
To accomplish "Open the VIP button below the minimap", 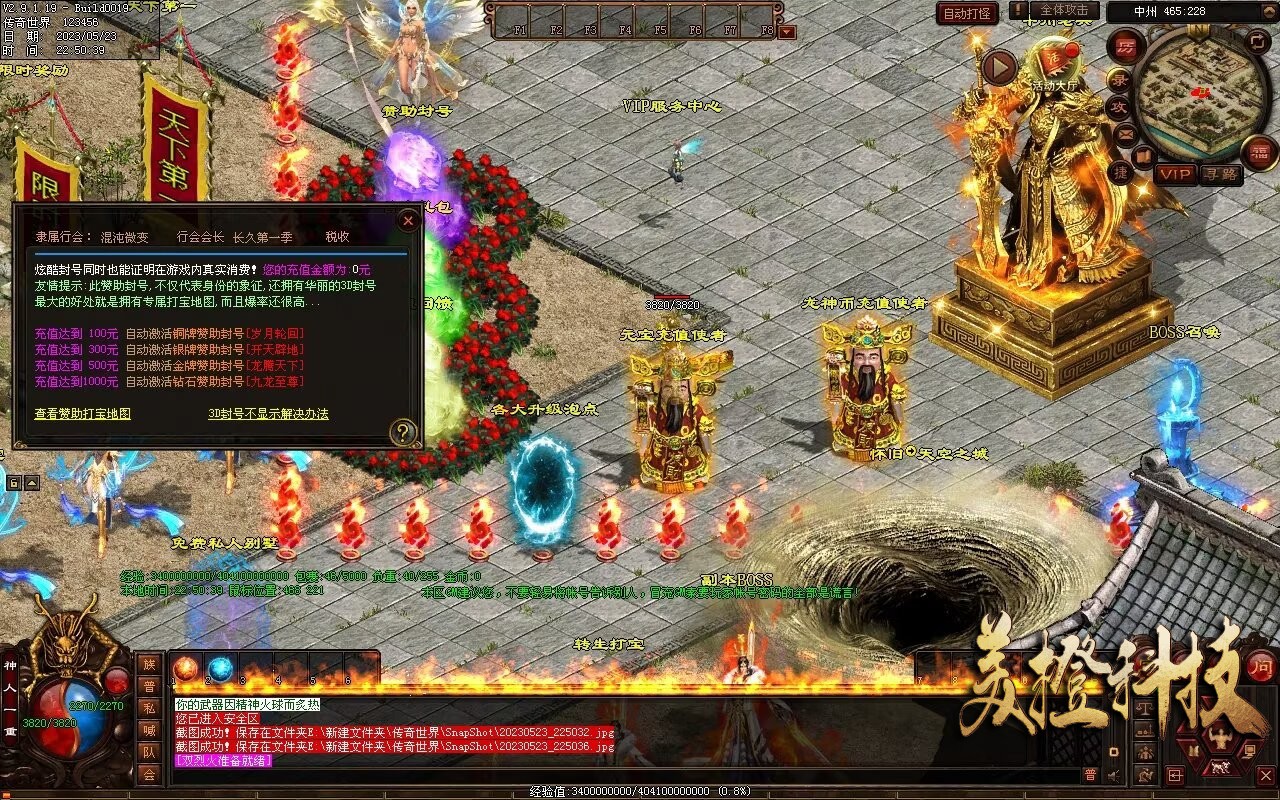I will point(1176,173).
